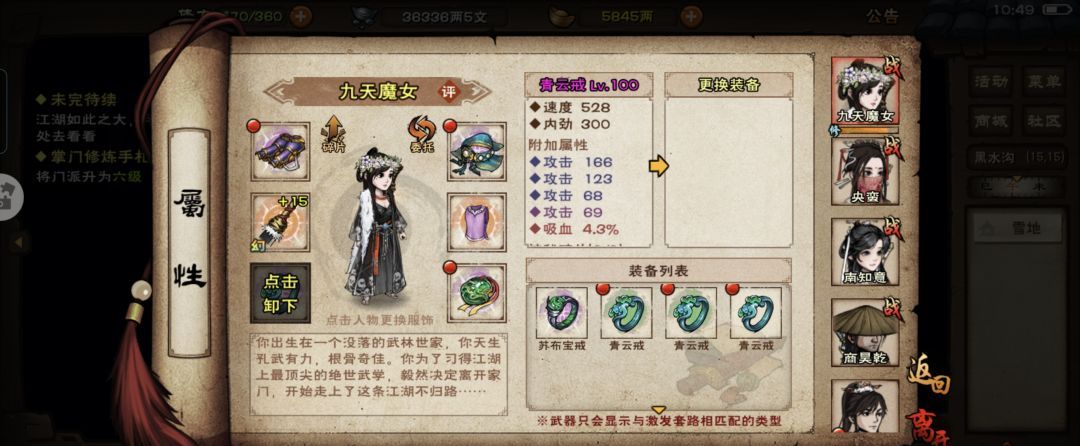The image size is (1080, 446).
Task: Select the 南知意 character portrait
Action: 865,252
